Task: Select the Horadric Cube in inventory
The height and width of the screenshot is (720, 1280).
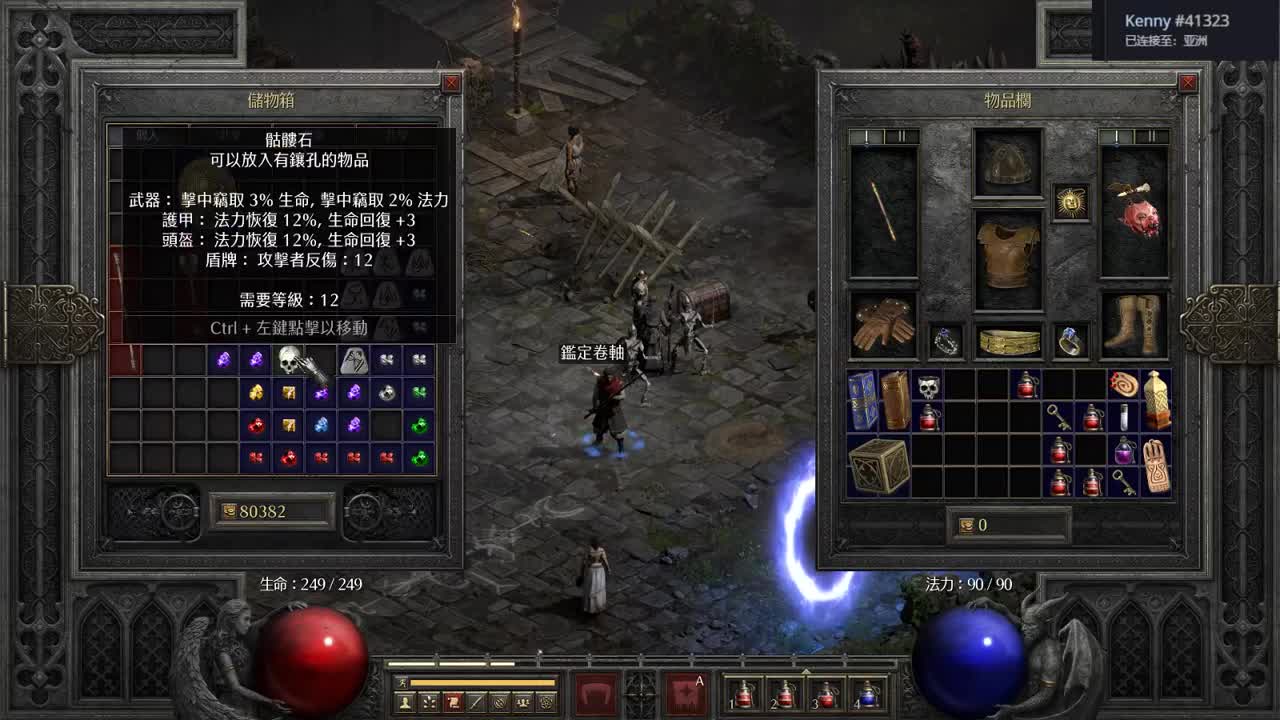Action: 877,466
